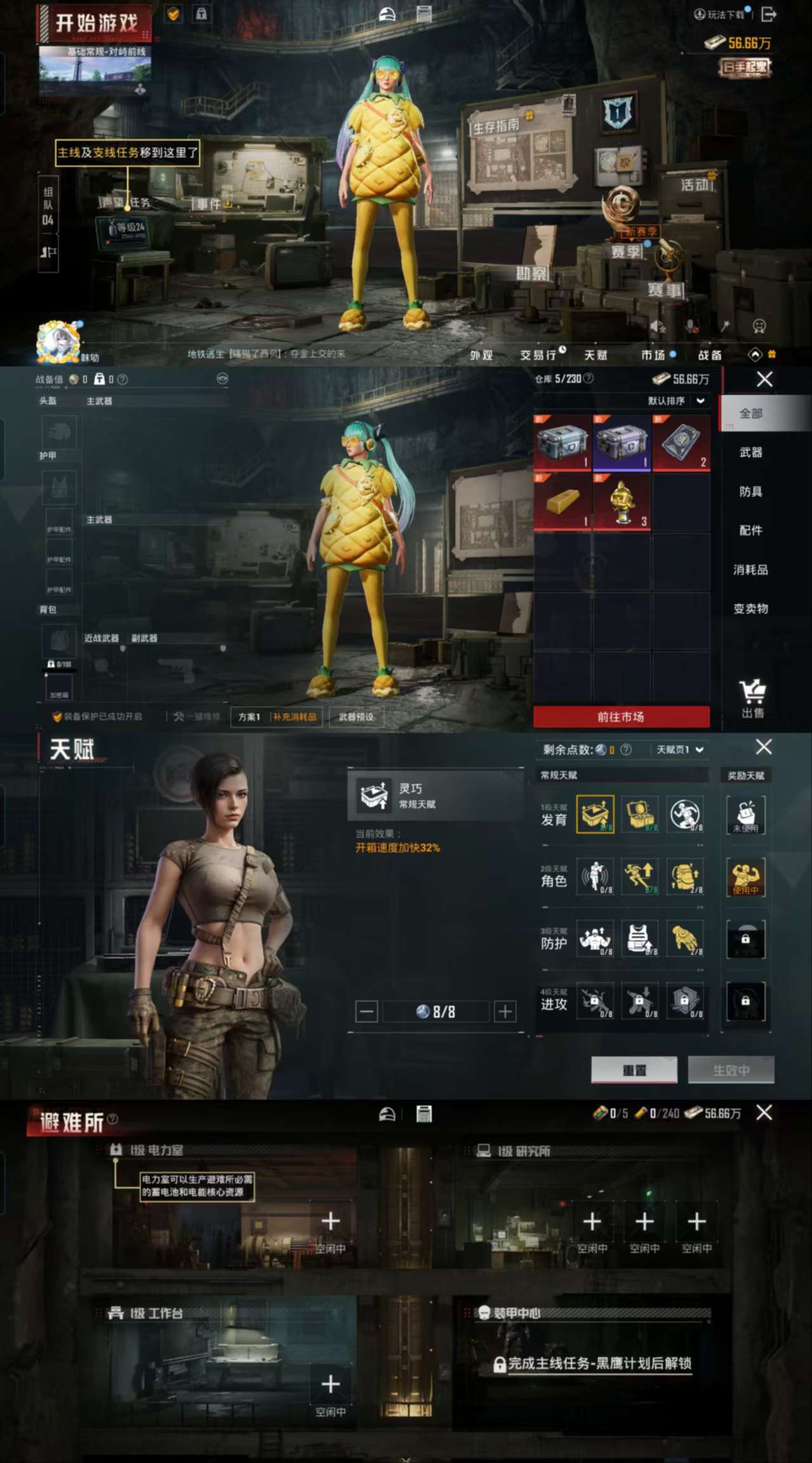Tap the 出售 sell cart icon

pyautogui.click(x=752, y=698)
